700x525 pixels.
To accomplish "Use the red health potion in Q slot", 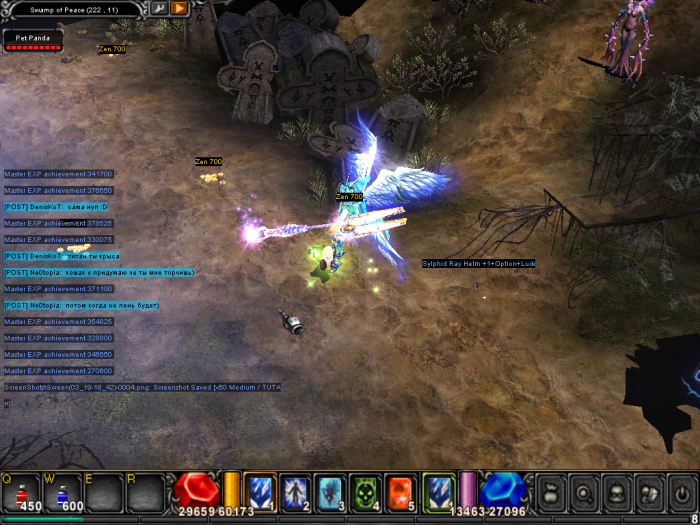I will click(20, 492).
